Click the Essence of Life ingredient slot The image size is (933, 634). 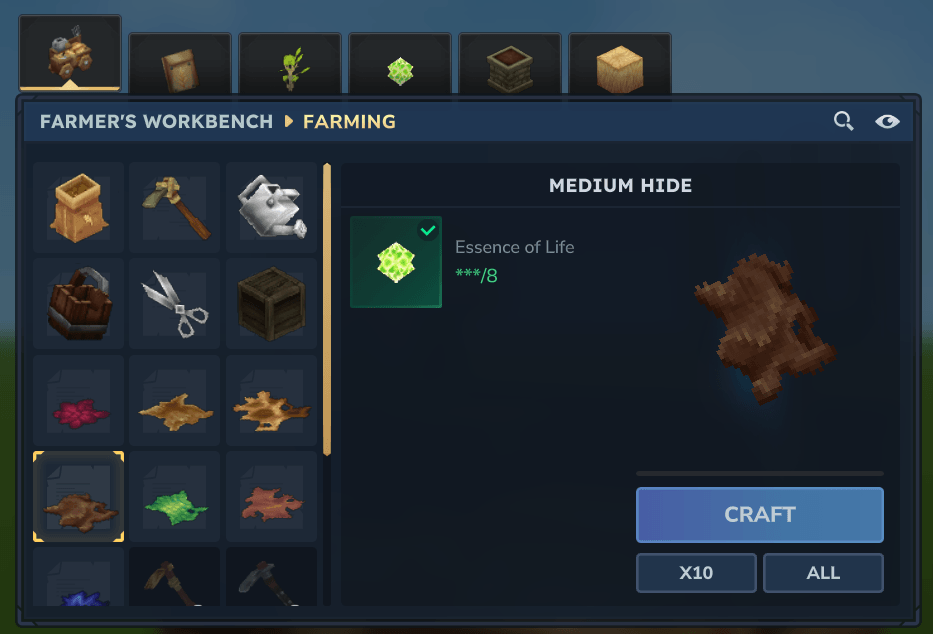point(396,262)
